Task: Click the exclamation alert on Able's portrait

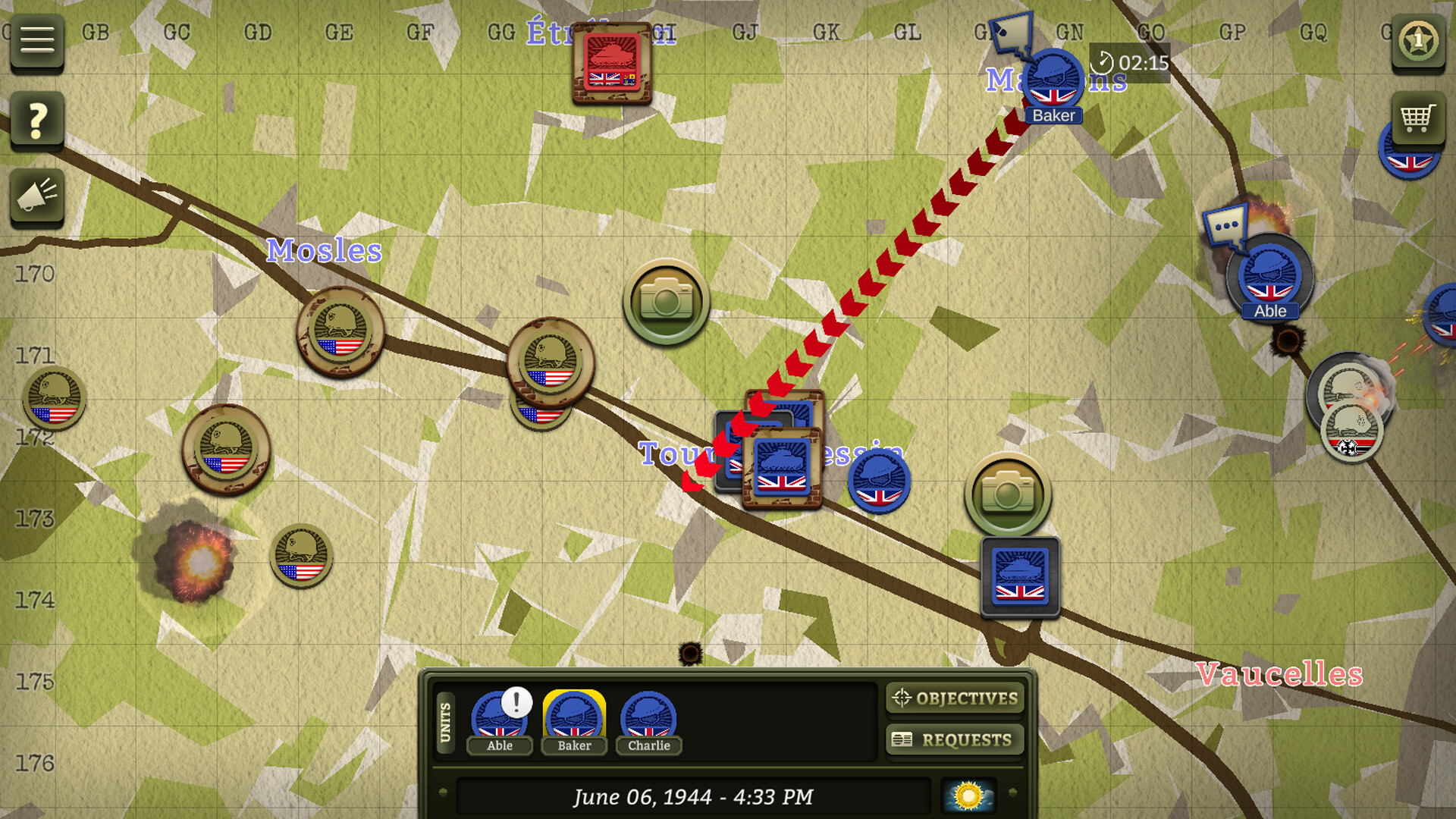Action: coord(516,702)
